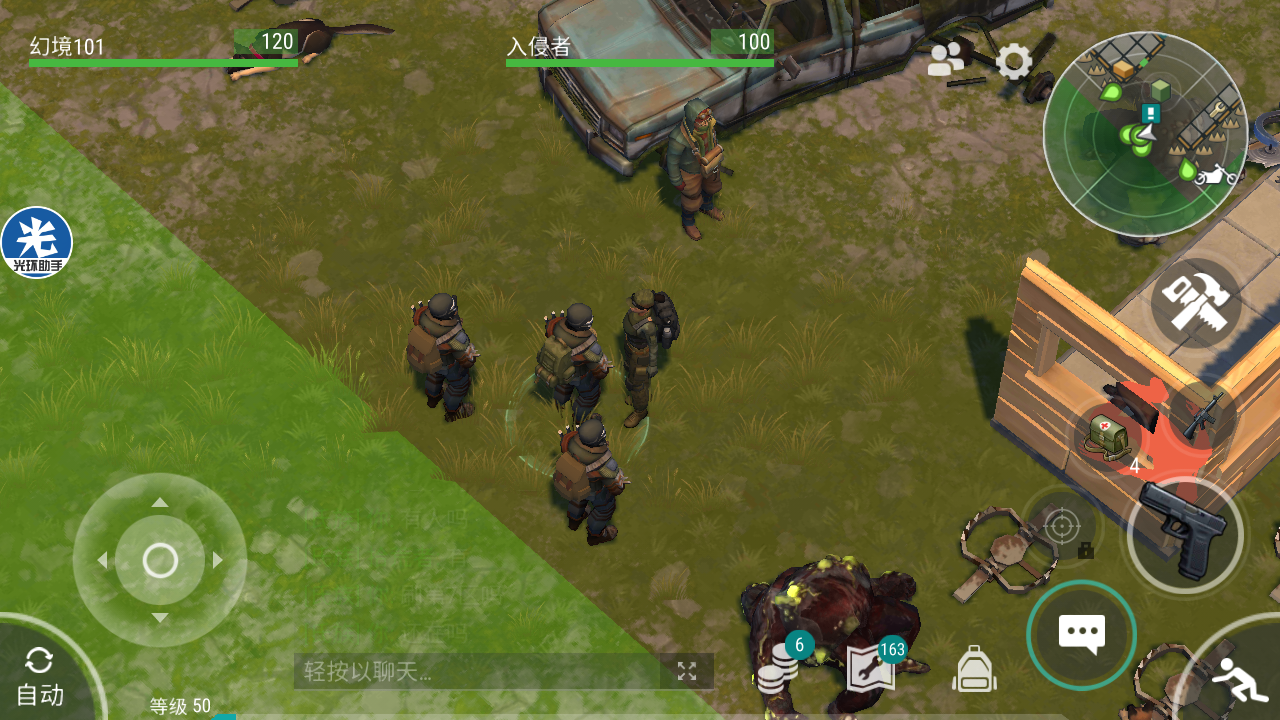The image size is (1280, 720).
Task: Open the coins stack menu
Action: [x=777, y=665]
